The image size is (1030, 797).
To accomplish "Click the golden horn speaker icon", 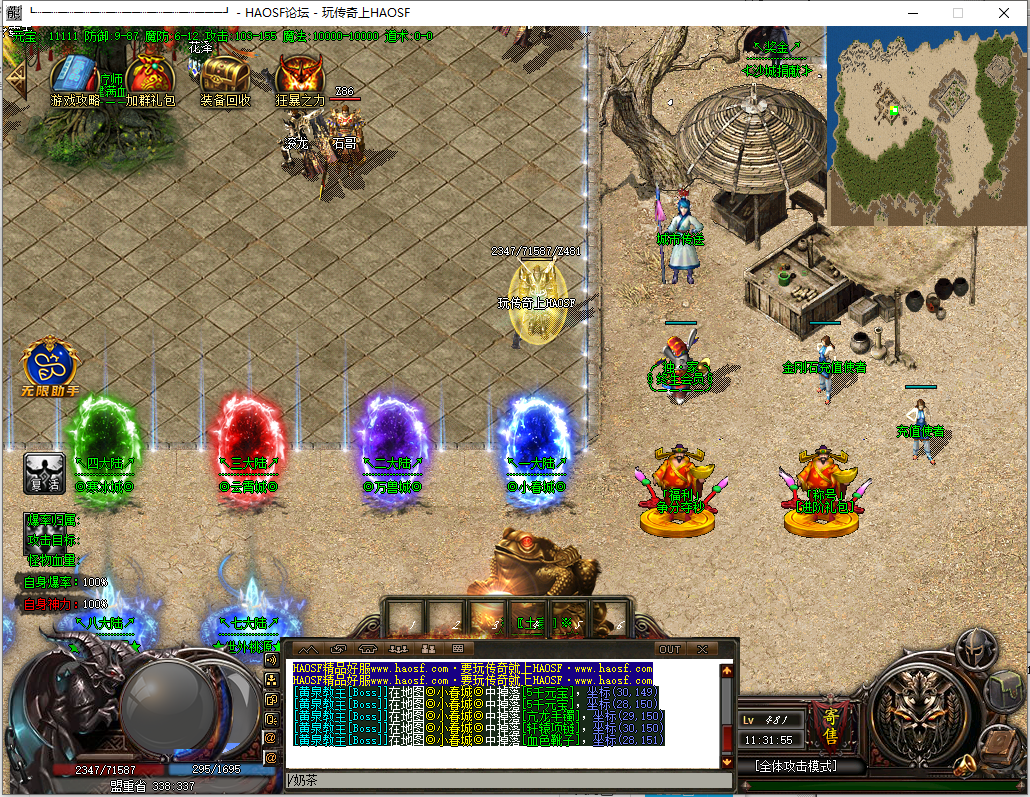I will coord(964,766).
